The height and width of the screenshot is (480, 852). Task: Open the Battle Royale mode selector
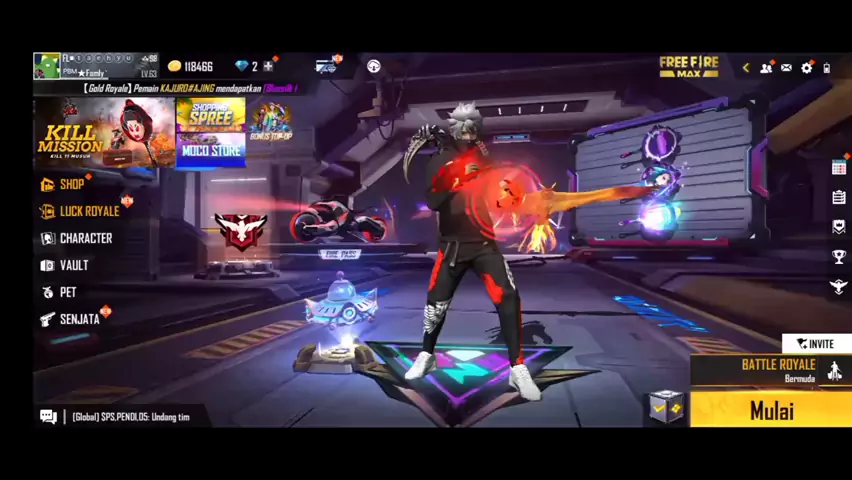(778, 370)
